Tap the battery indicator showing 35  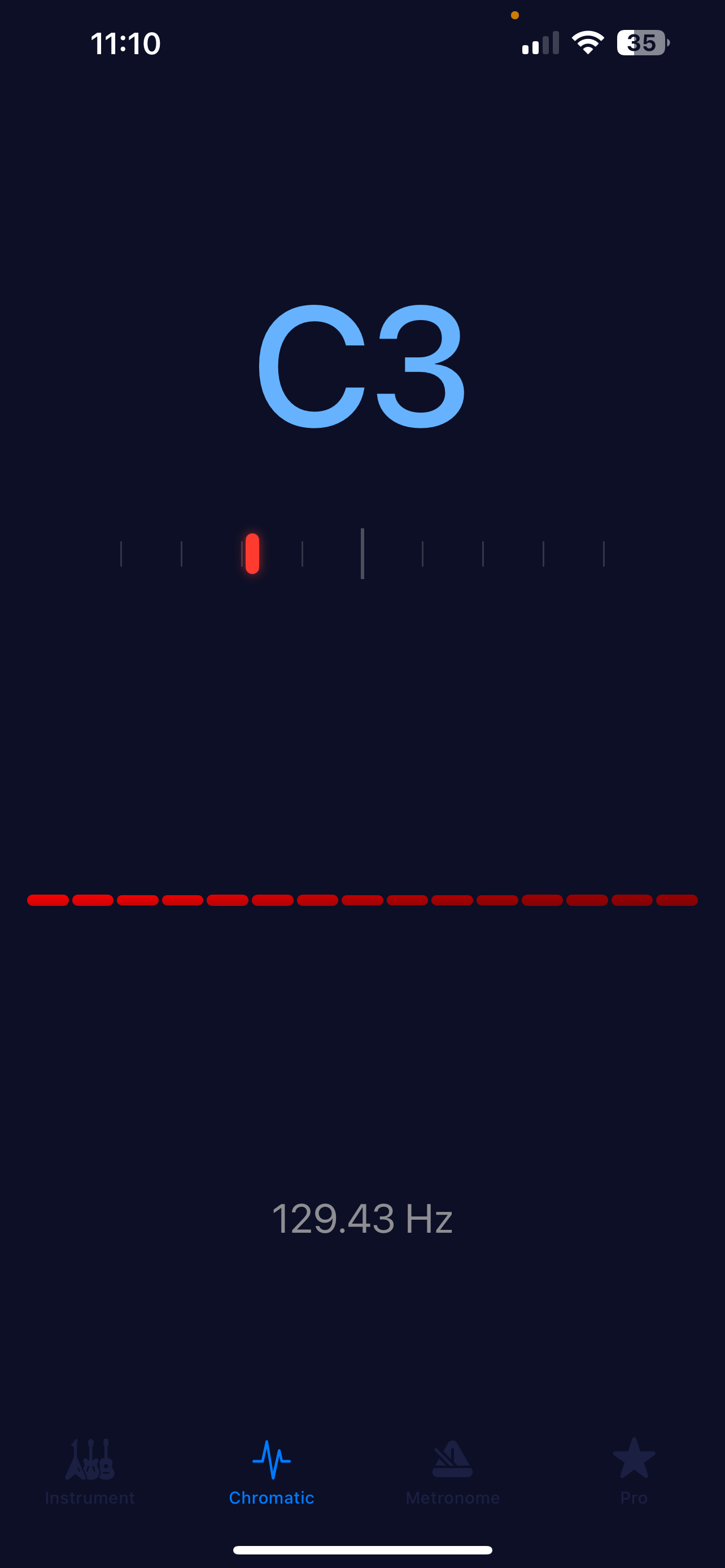641,41
